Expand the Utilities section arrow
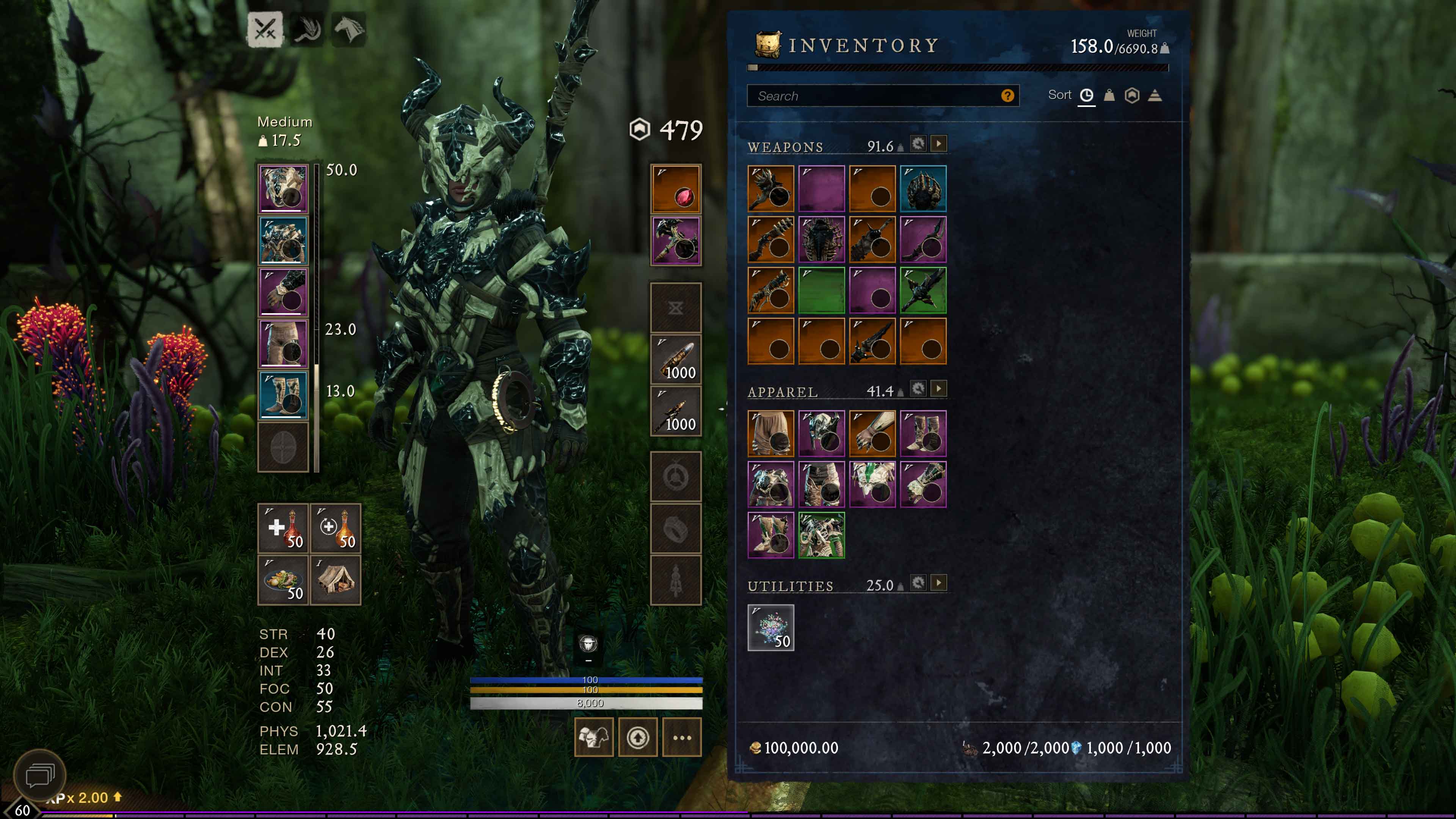Image resolution: width=1456 pixels, height=819 pixels. [939, 583]
